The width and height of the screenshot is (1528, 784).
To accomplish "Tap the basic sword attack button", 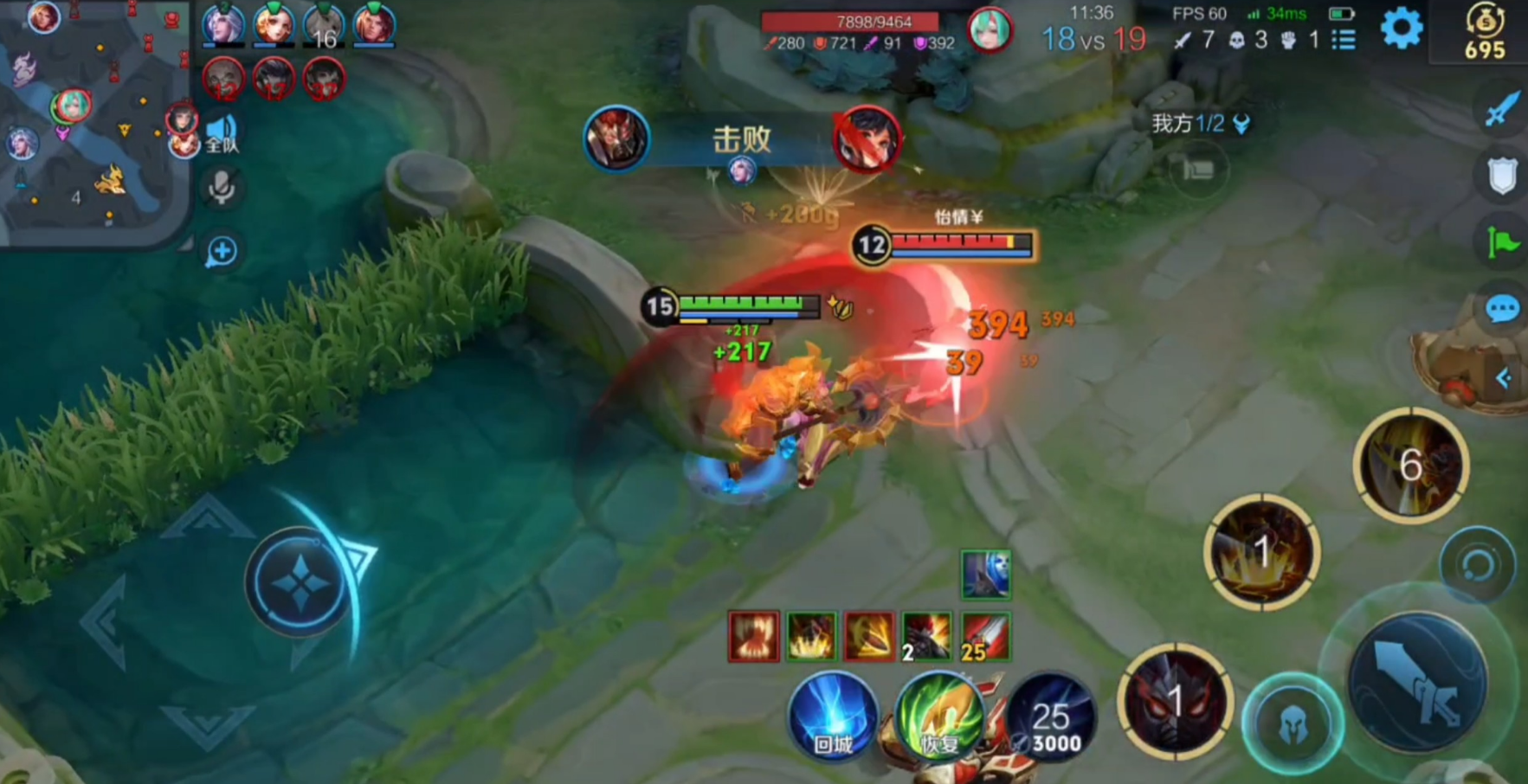I will (1418, 681).
